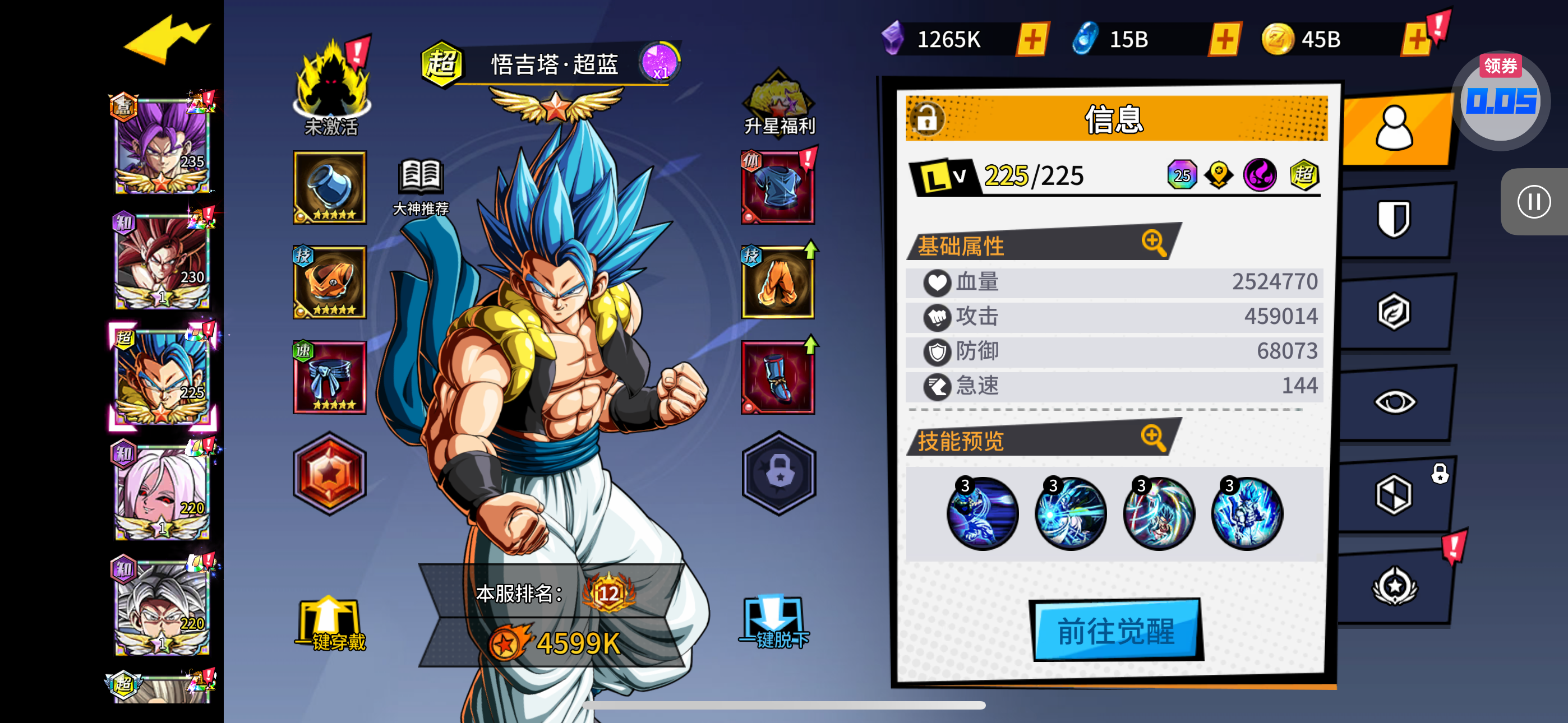Switch to the shield equipment tab
1568x723 pixels.
[1393, 219]
